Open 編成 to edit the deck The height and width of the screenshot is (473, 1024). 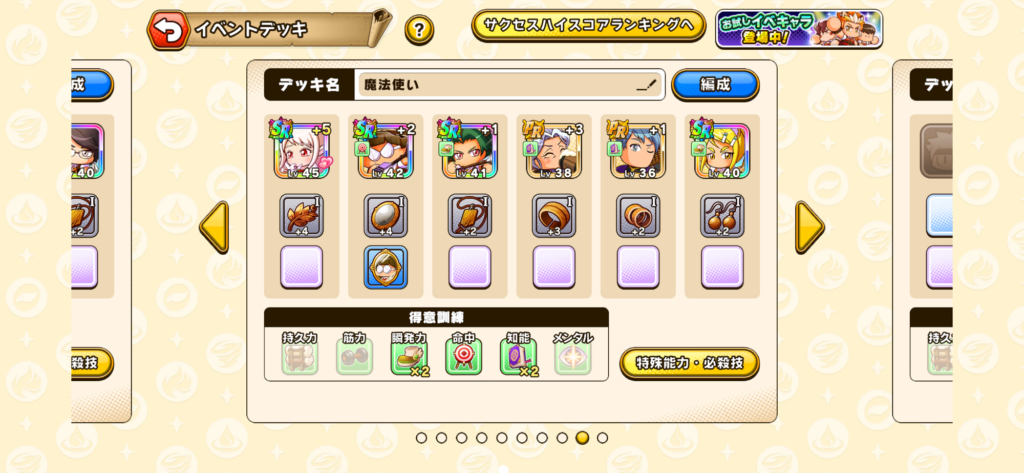(x=715, y=85)
